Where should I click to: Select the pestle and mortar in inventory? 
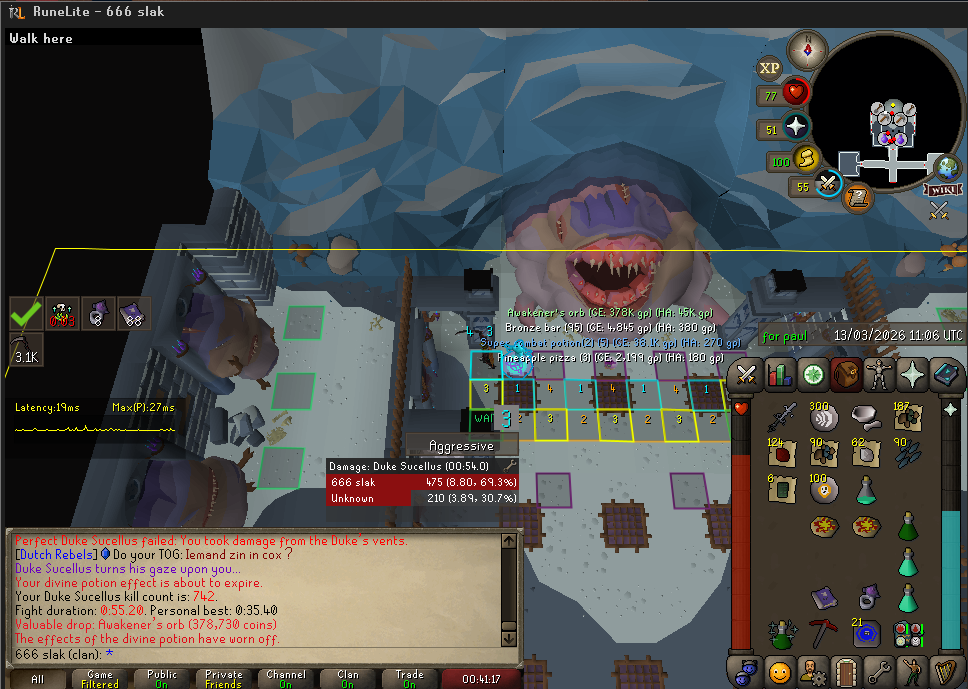point(865,416)
